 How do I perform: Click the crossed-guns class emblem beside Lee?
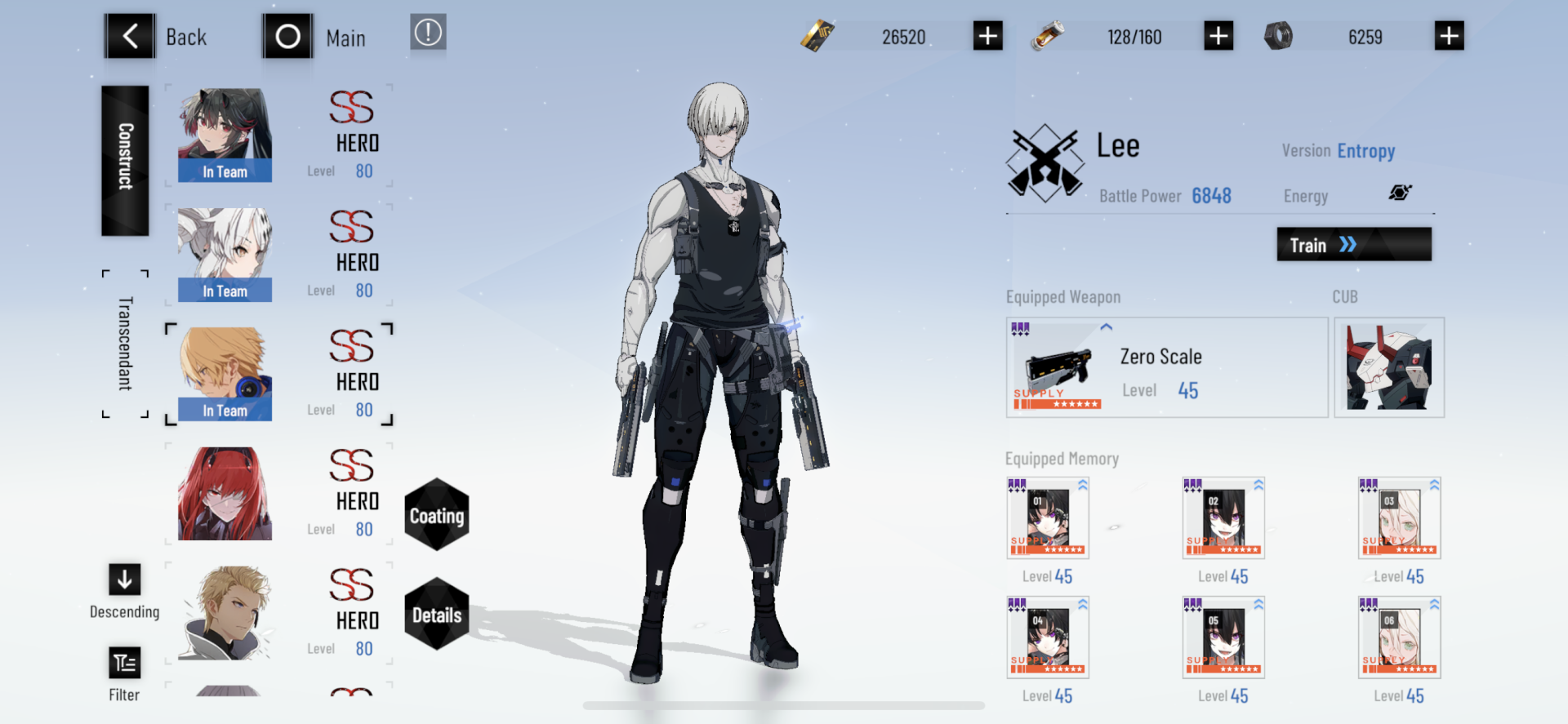(x=1045, y=161)
